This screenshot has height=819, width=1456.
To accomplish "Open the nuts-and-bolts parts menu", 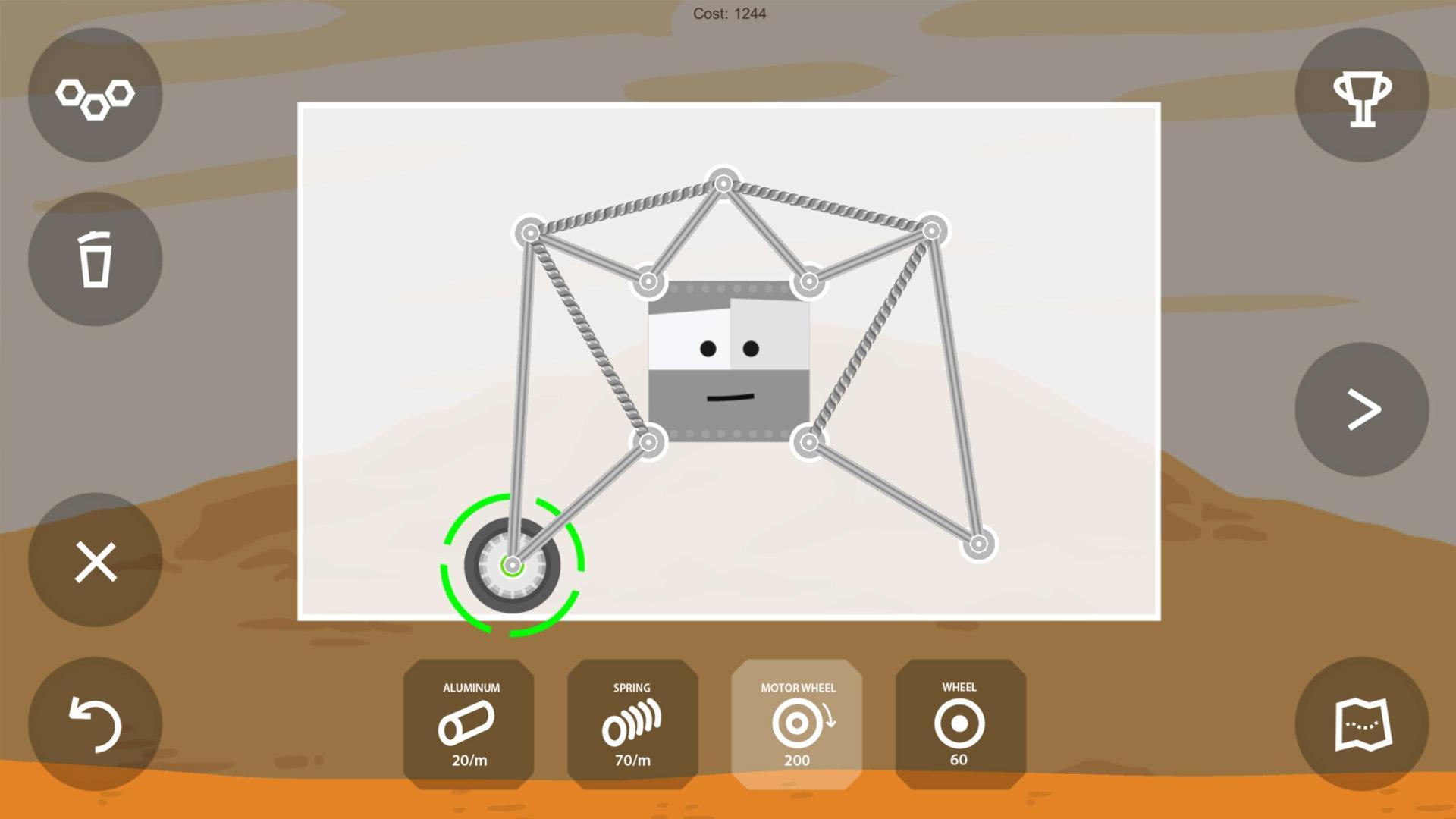I will [94, 94].
